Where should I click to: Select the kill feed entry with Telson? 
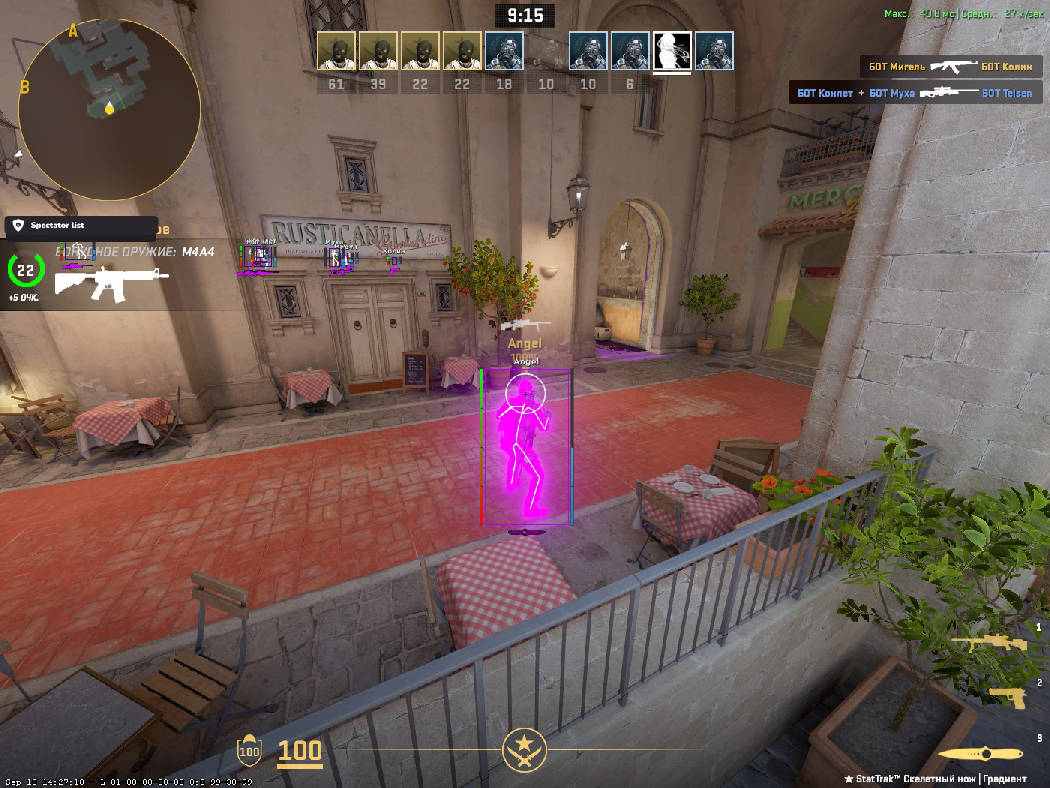pos(914,93)
